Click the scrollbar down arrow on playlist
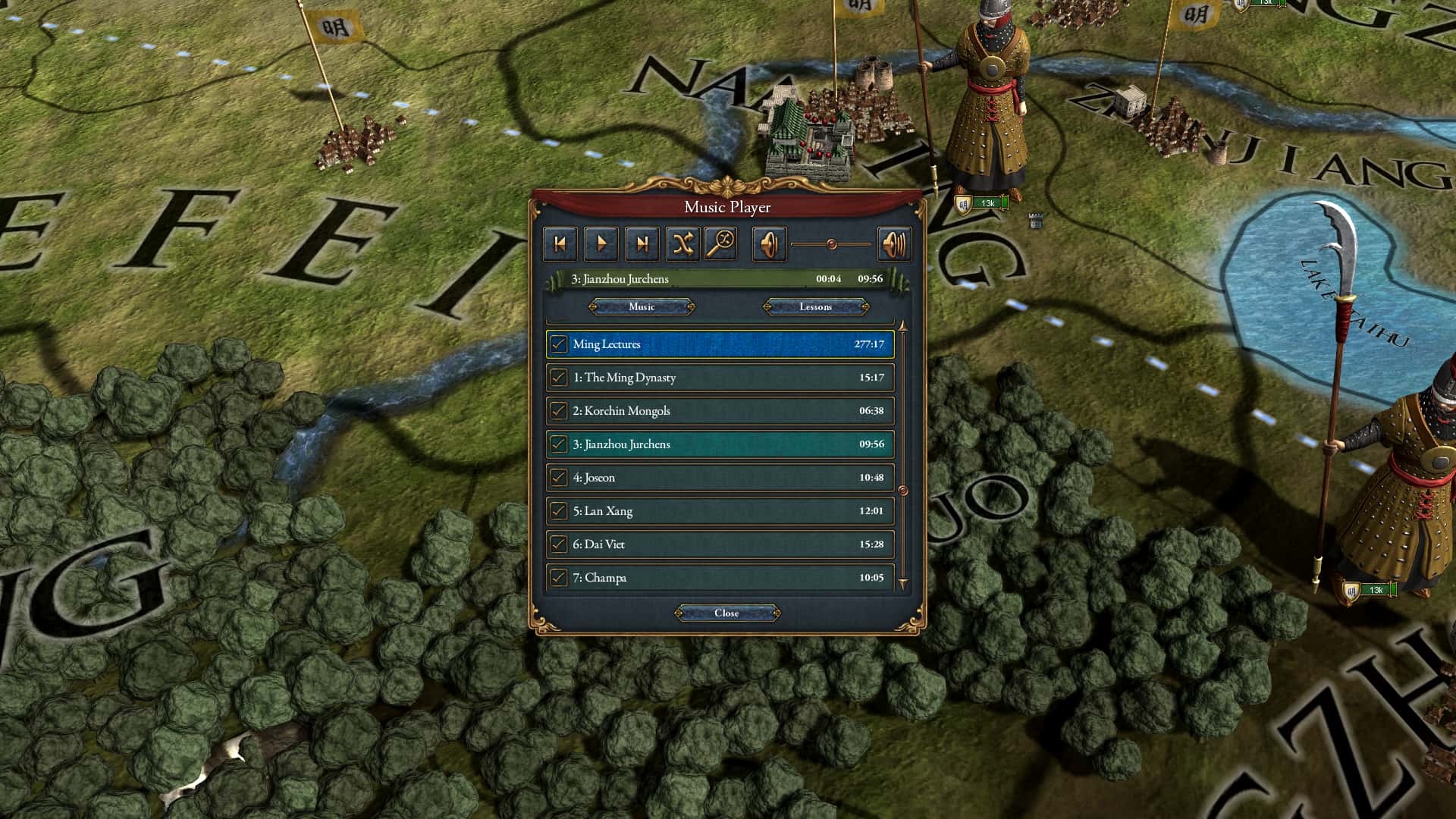This screenshot has width=1456, height=819. click(902, 585)
